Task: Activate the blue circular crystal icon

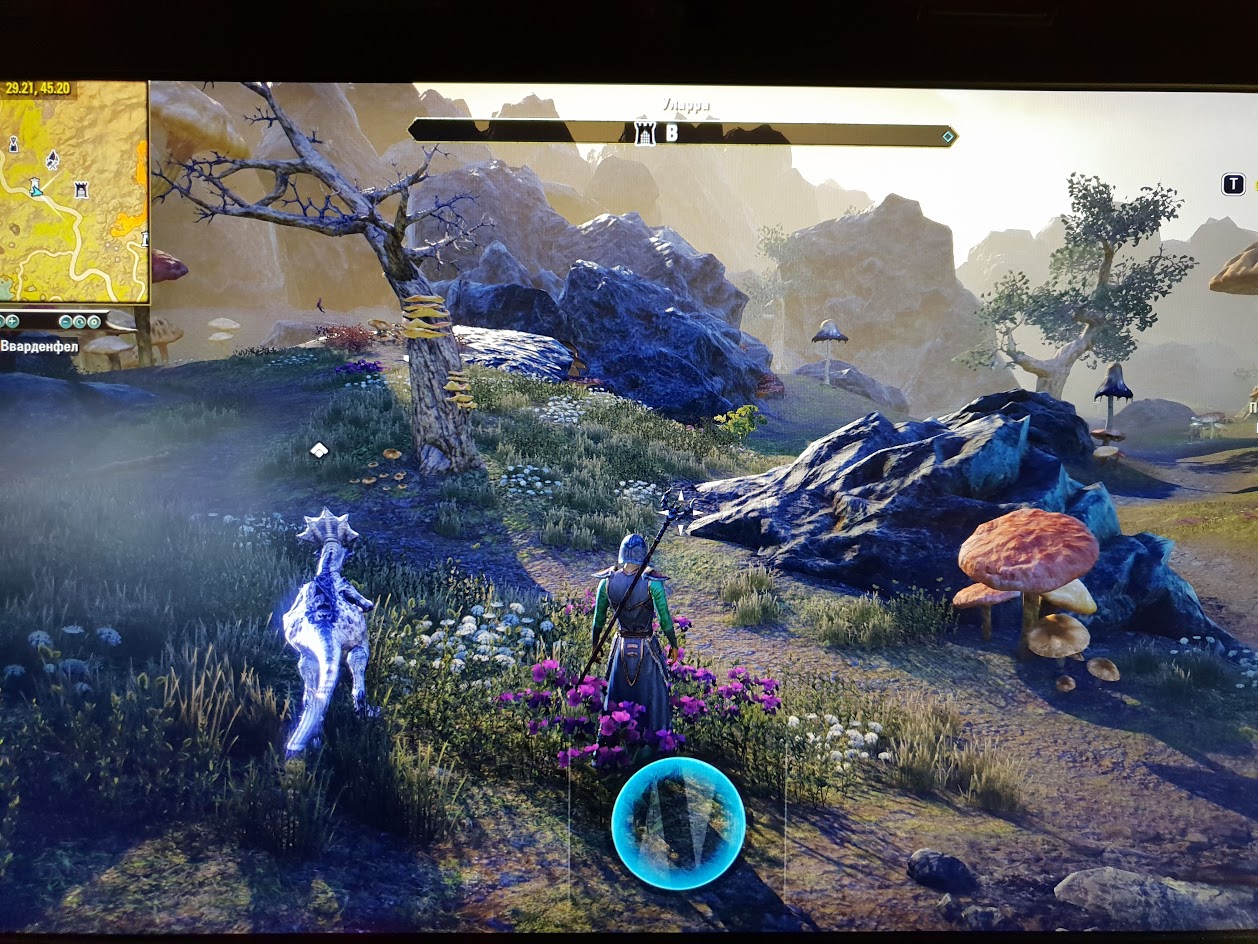Action: 678,823
